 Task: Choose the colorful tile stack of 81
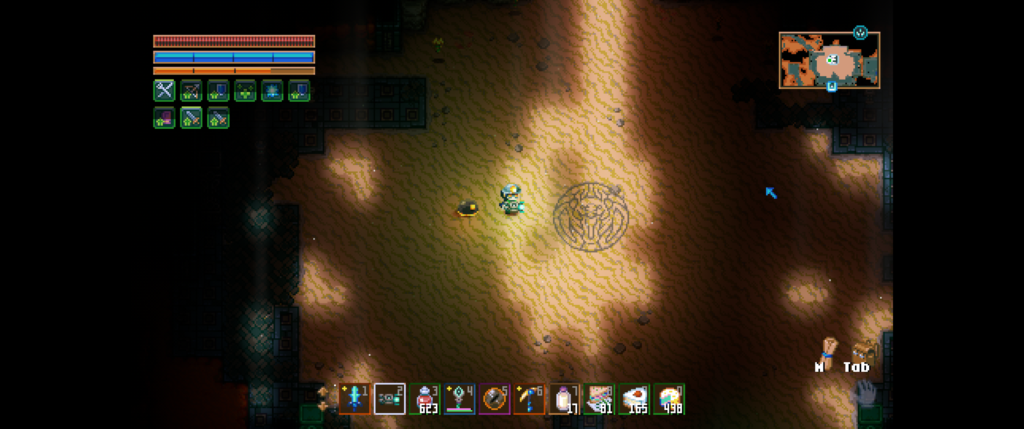(600, 399)
